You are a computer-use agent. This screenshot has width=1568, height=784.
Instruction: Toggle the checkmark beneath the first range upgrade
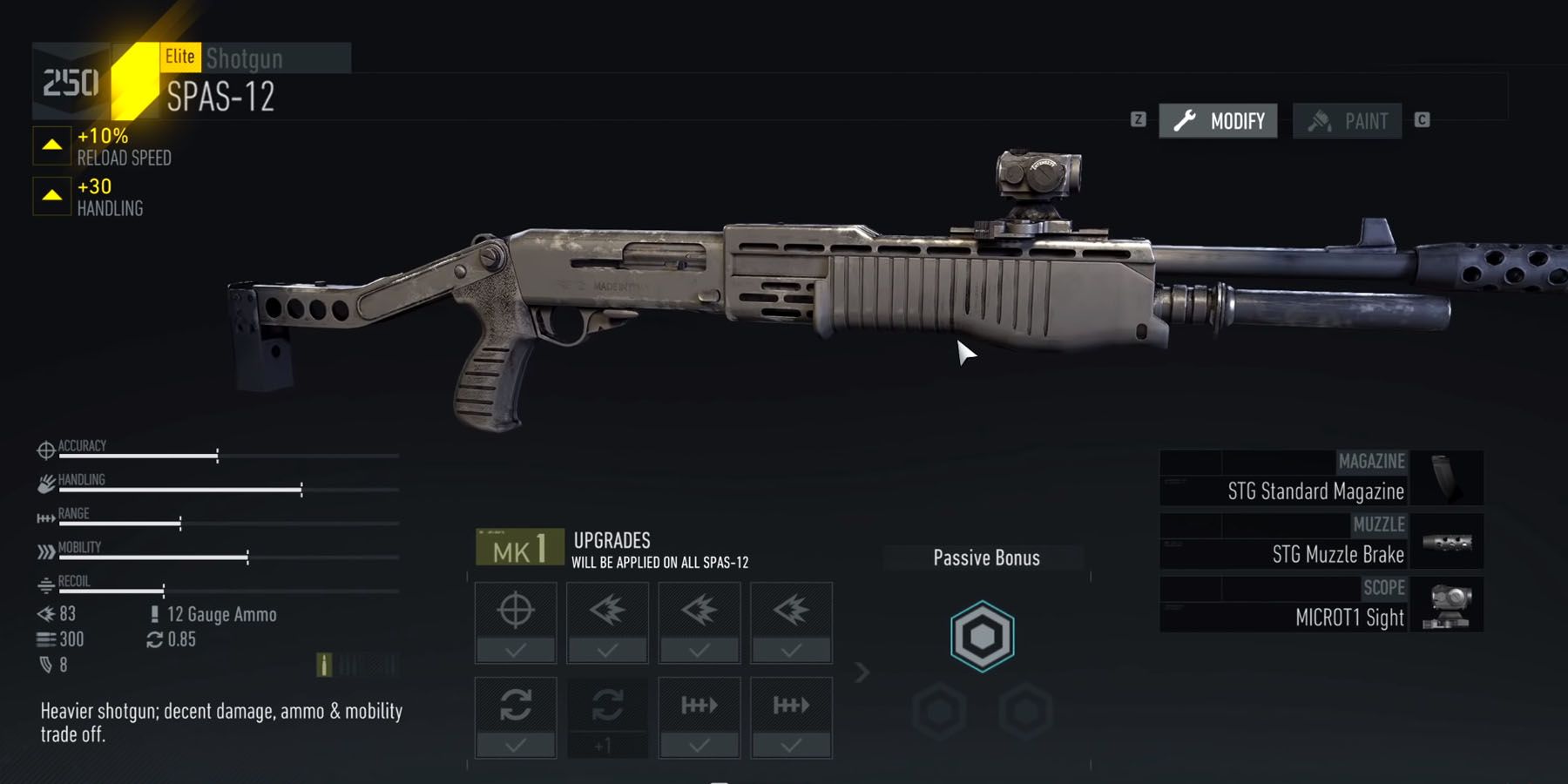[x=699, y=747]
